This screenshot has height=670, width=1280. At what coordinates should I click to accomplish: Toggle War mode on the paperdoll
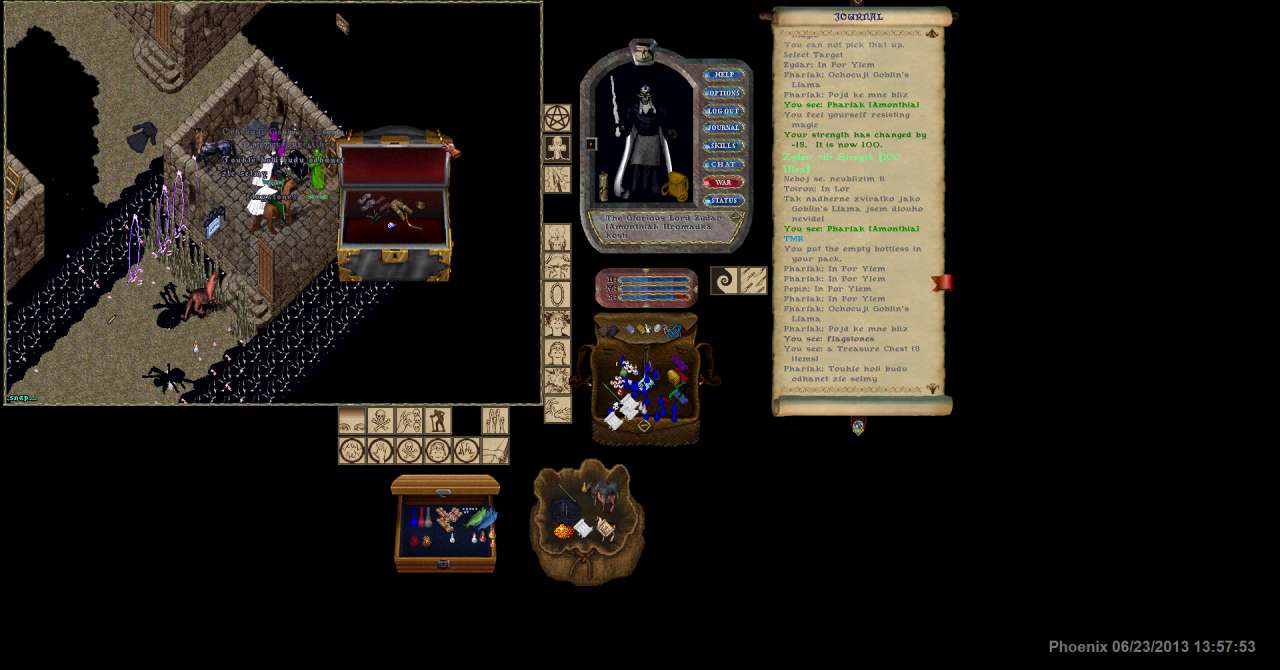click(723, 183)
